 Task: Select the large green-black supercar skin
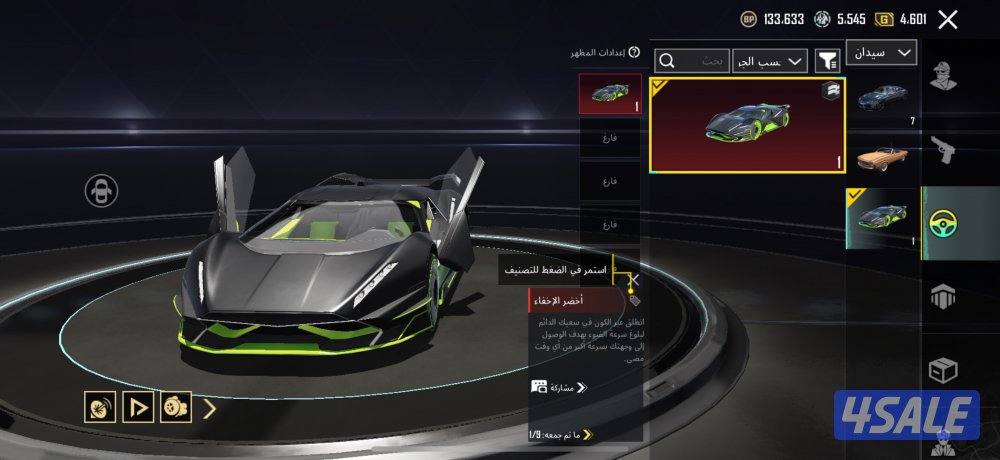click(x=748, y=125)
